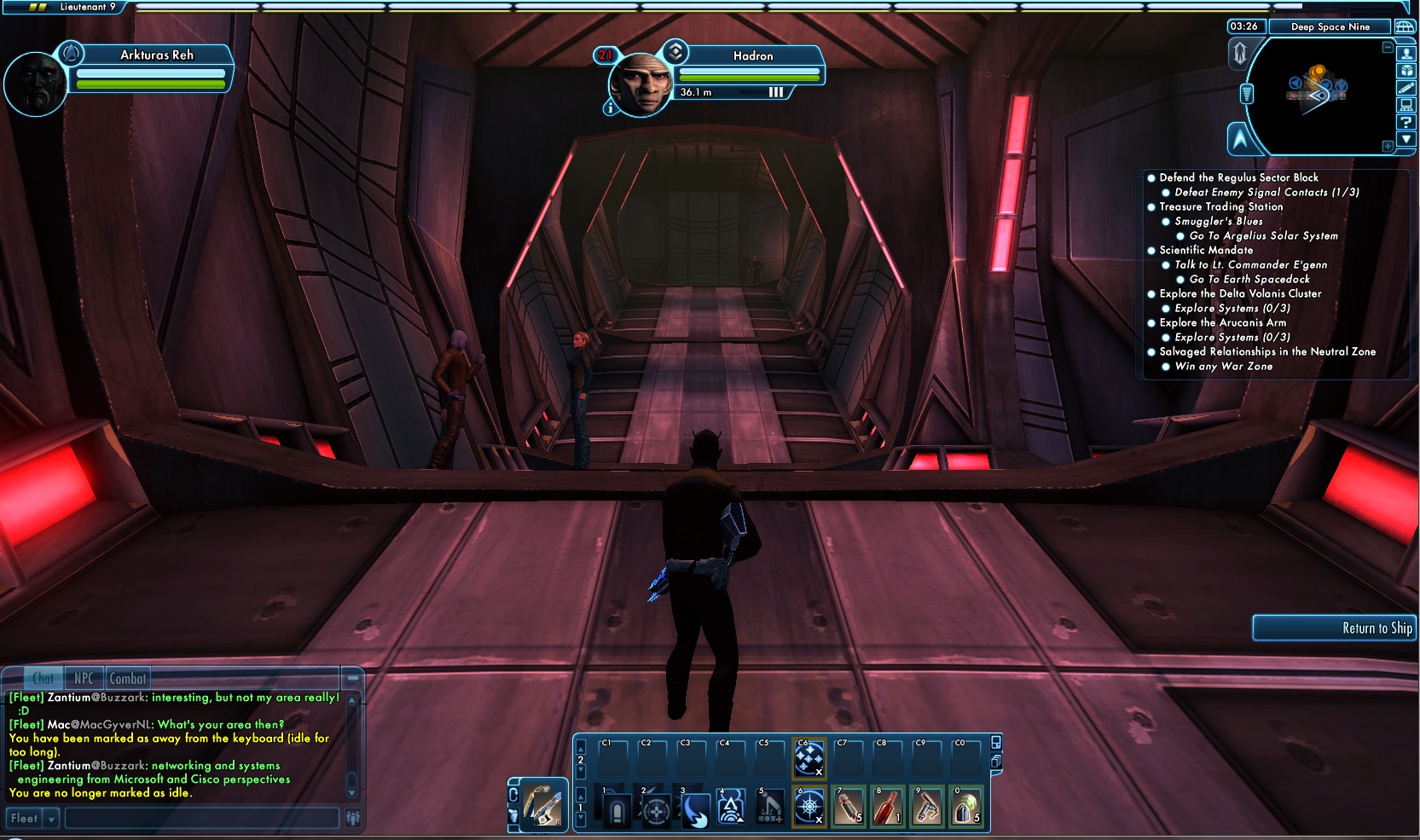Open the Combat log tab
The image size is (1420, 840).
(128, 678)
